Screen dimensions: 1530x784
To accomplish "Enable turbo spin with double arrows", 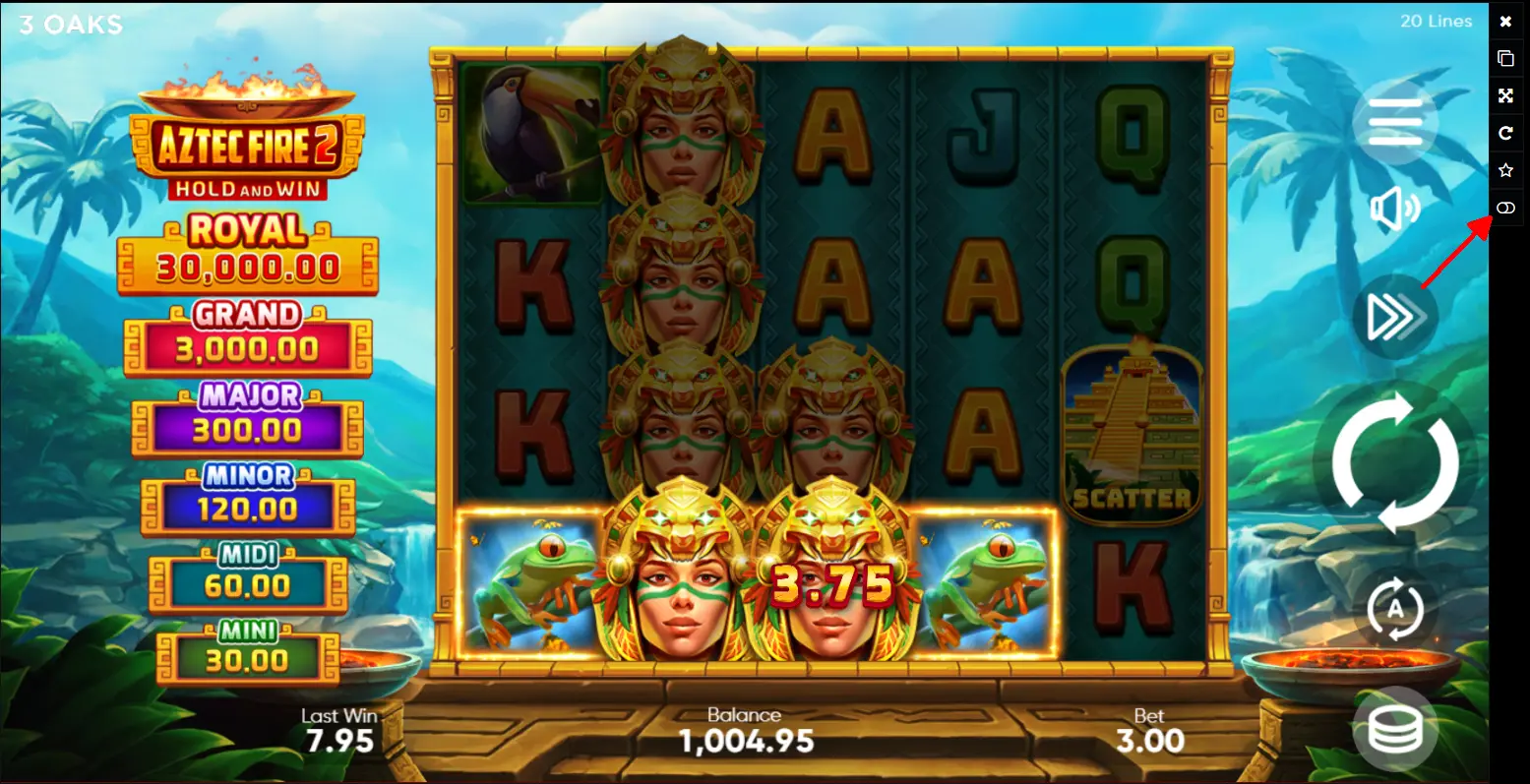I will tap(1394, 317).
